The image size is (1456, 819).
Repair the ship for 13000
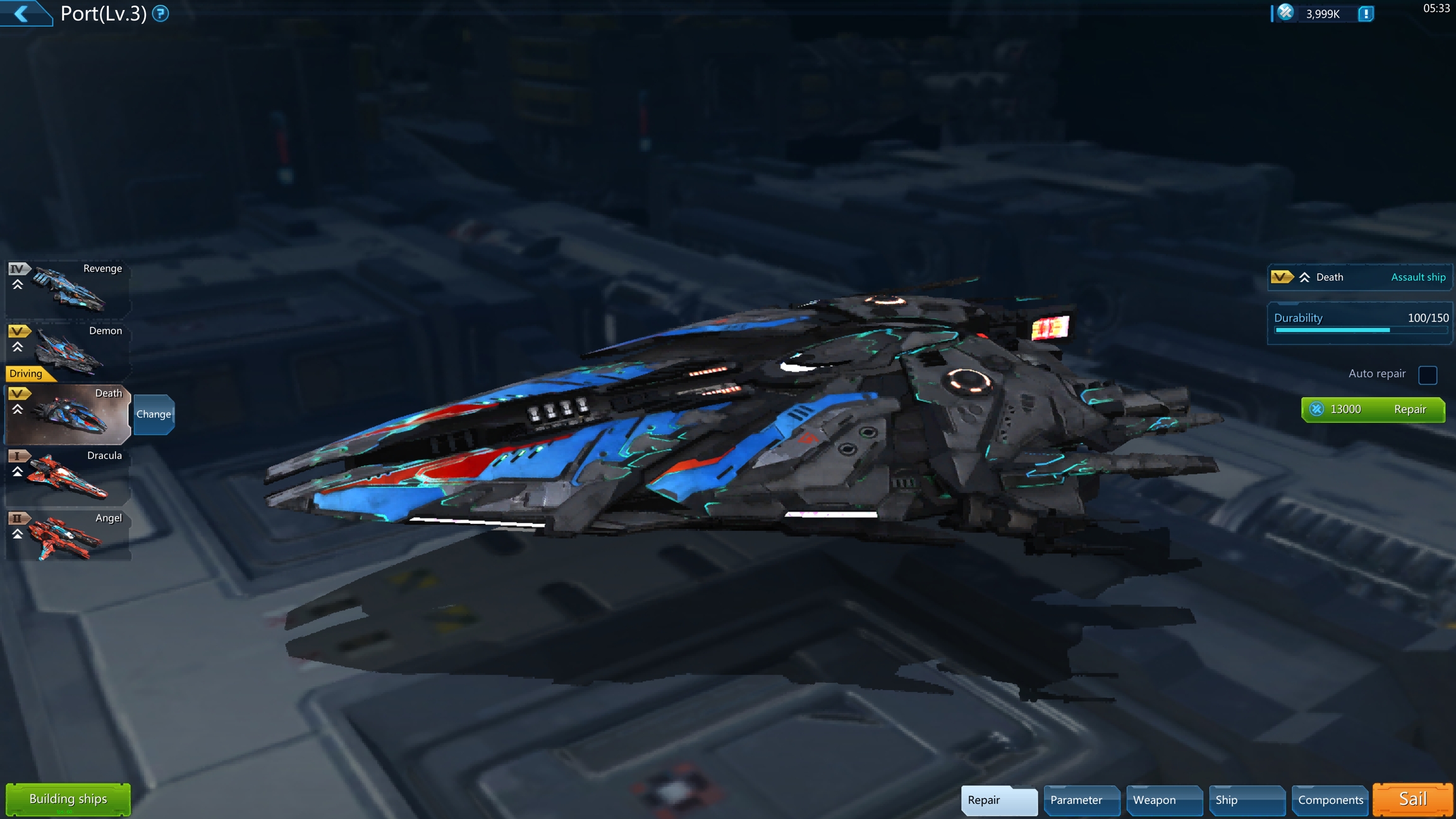(1373, 409)
